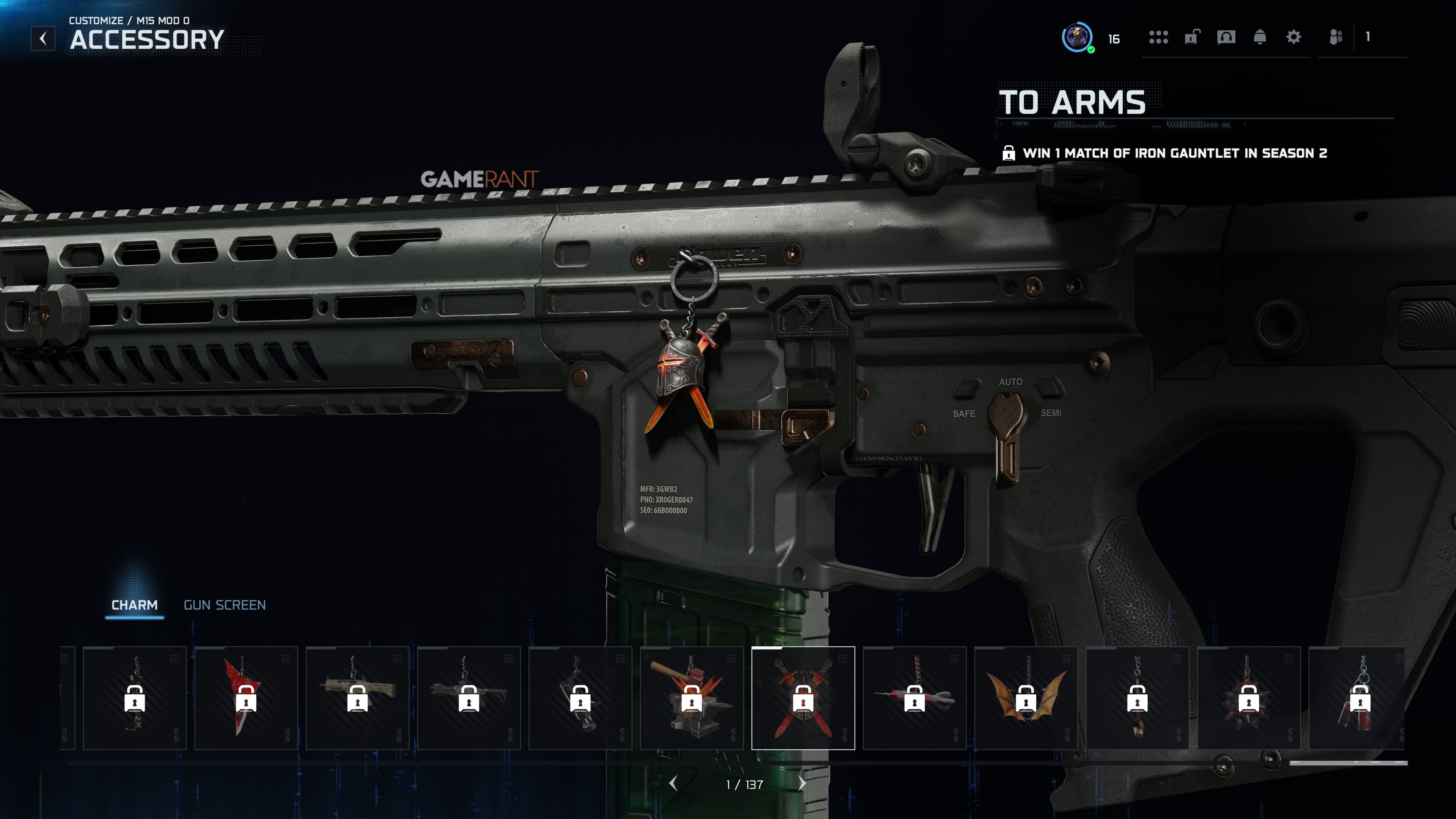Show notifications with the bell icon
This screenshot has height=819, width=1456.
[1259, 37]
